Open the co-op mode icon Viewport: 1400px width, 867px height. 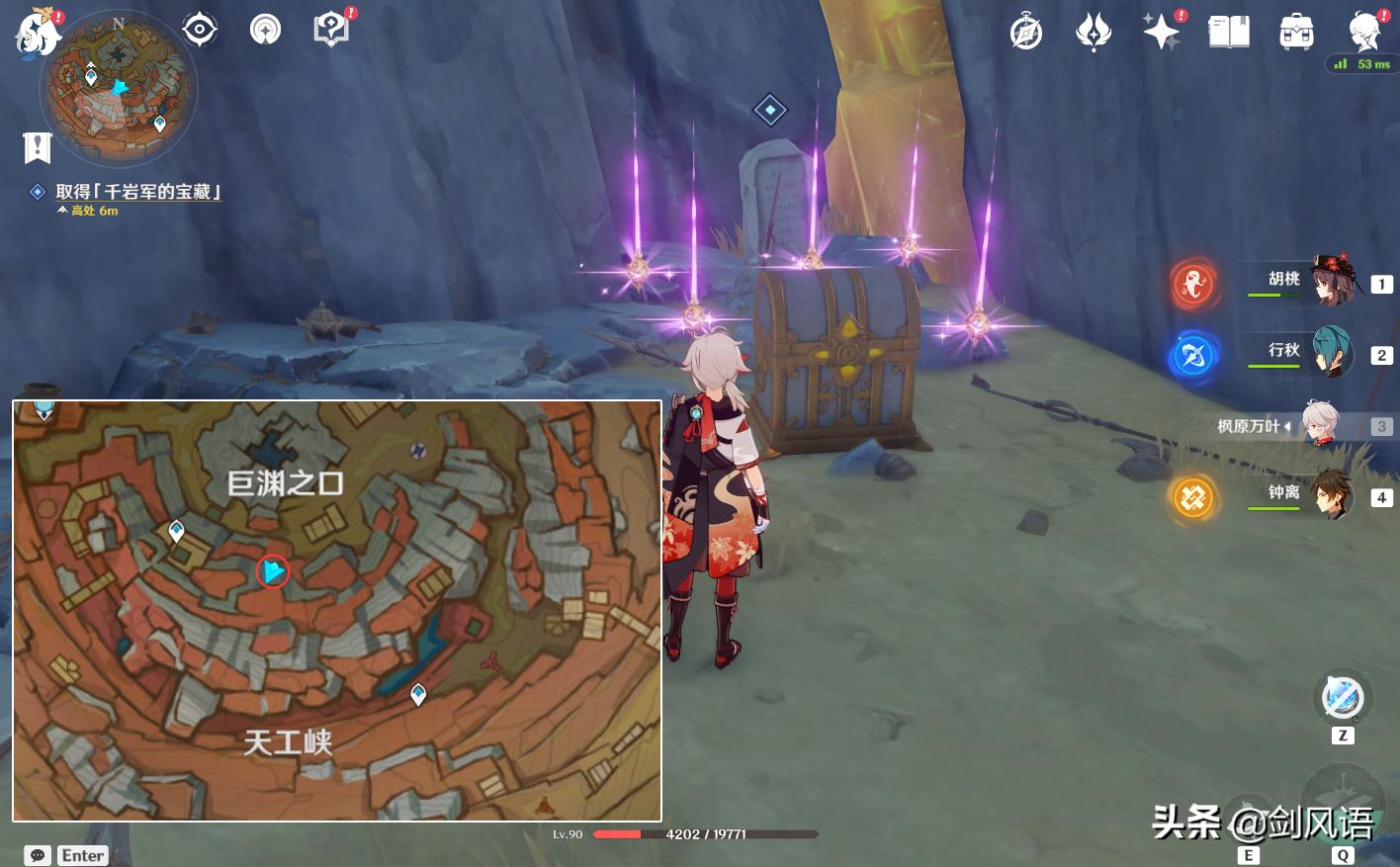pos(265,30)
